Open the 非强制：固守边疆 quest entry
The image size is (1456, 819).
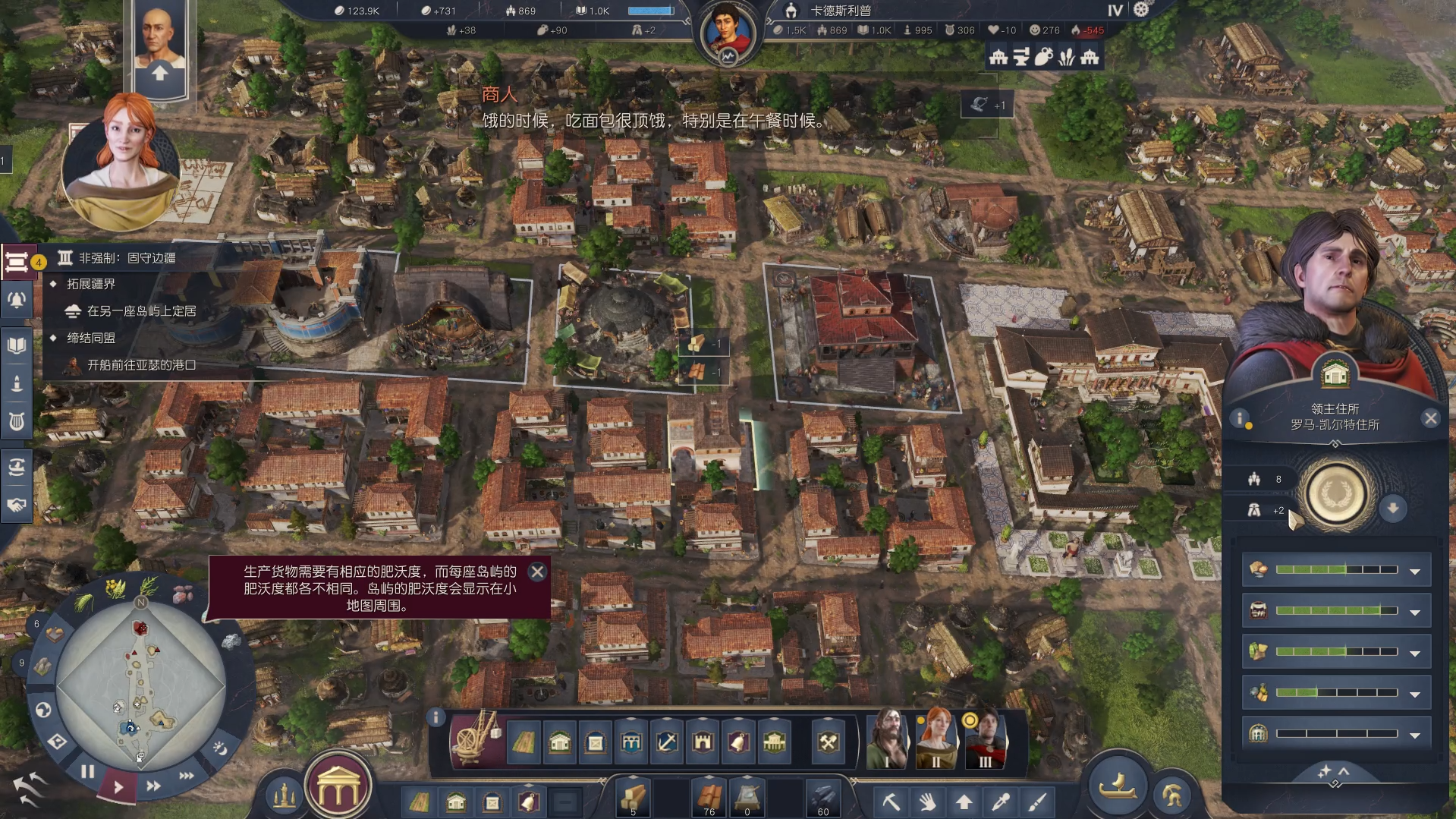(x=127, y=258)
